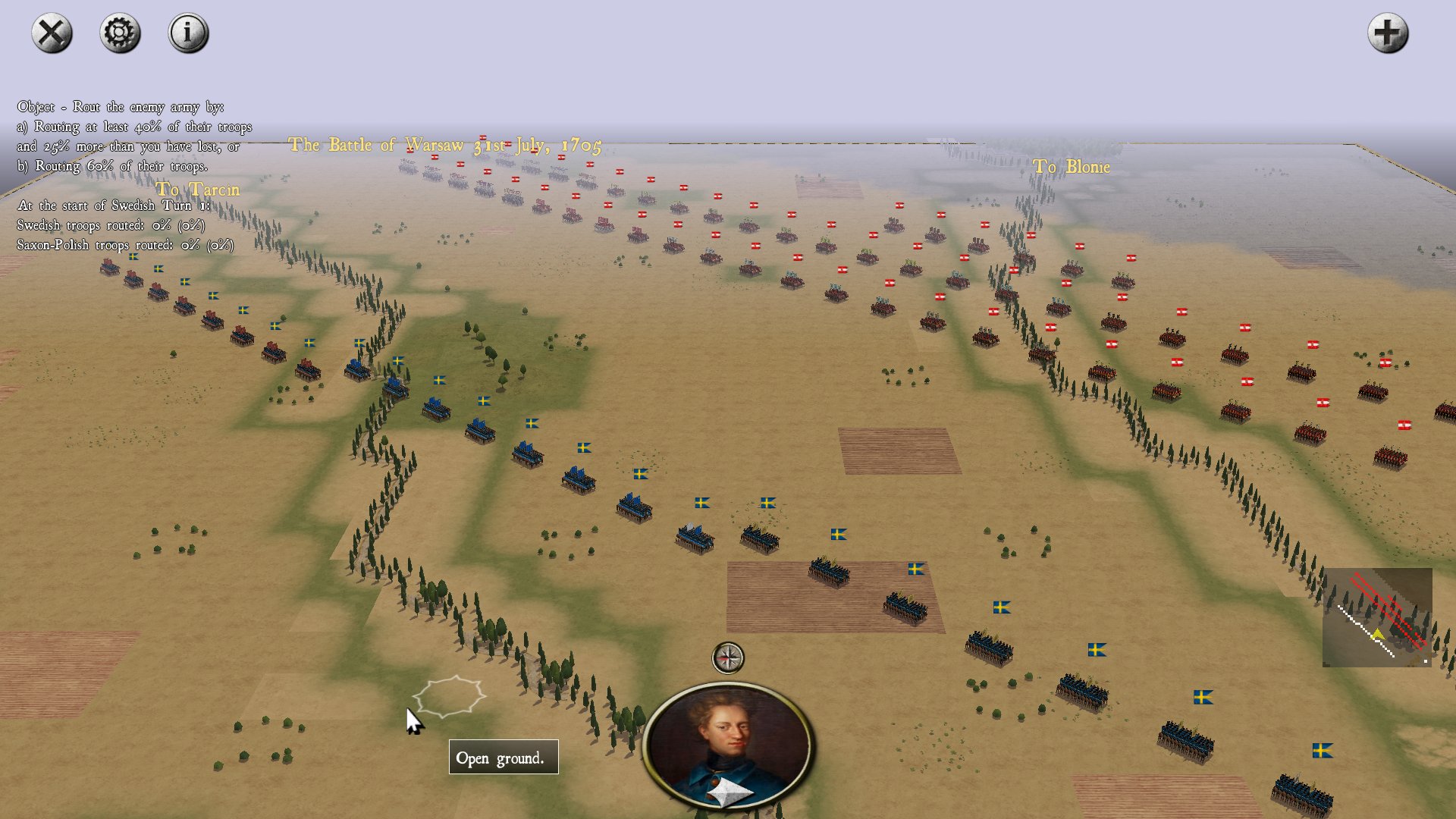Click the battlefield minimap
1456x819 pixels.
pyautogui.click(x=1377, y=617)
